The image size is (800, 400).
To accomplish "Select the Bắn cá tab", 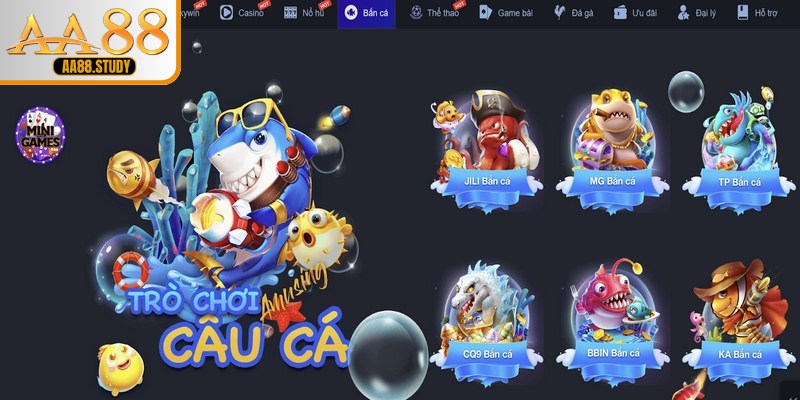I will tap(366, 13).
